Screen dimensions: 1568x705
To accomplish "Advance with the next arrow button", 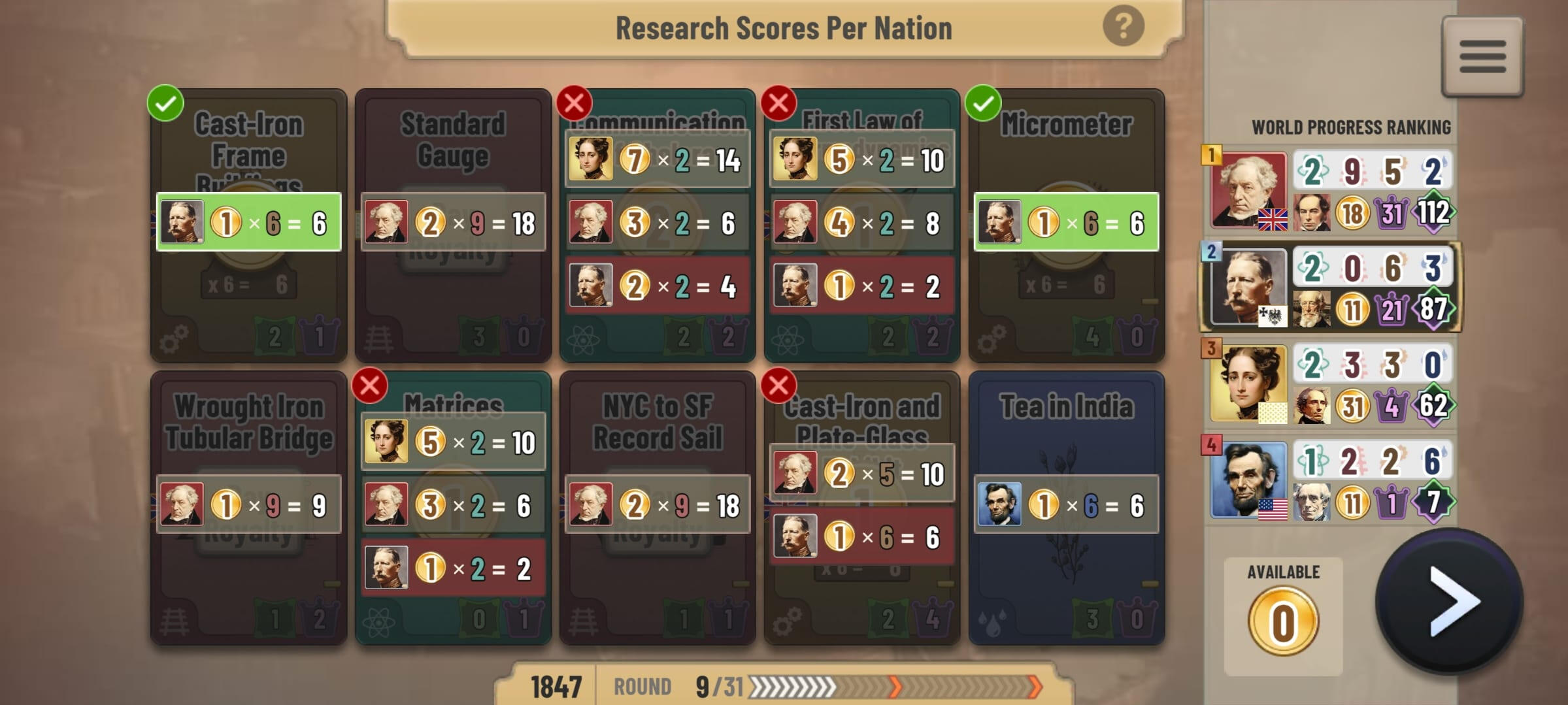I will [1449, 602].
